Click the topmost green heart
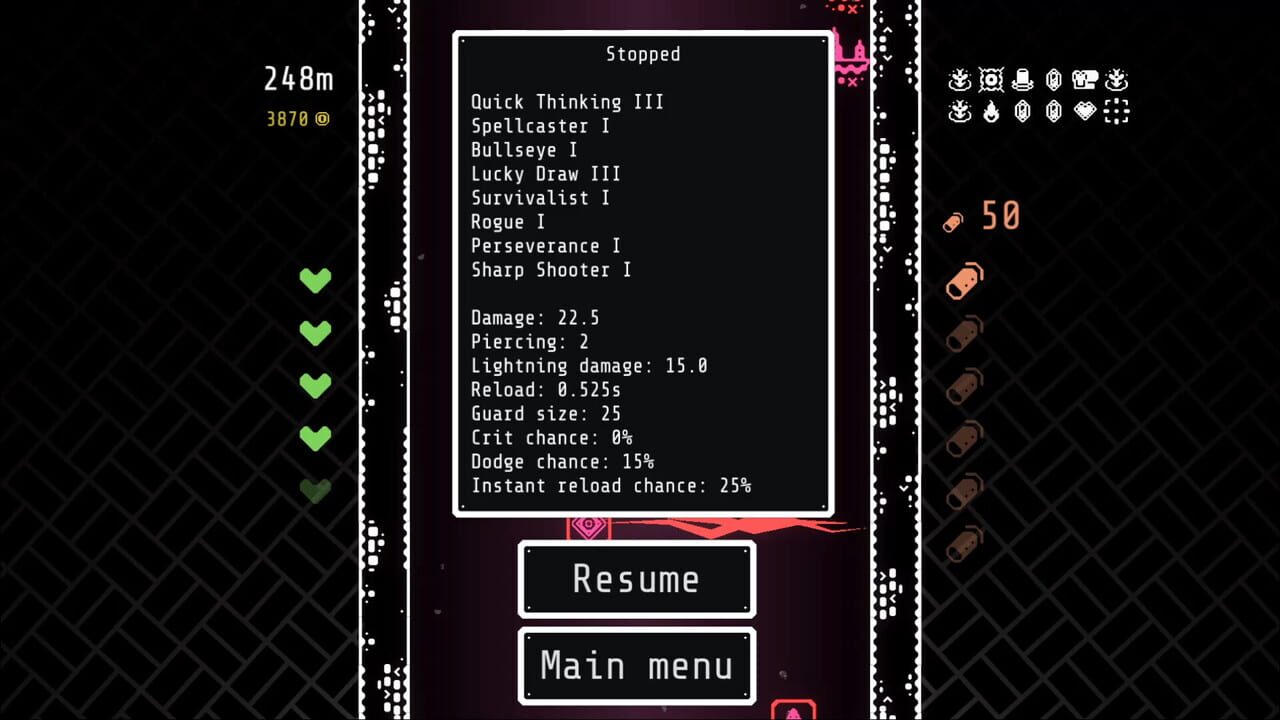 click(315, 281)
